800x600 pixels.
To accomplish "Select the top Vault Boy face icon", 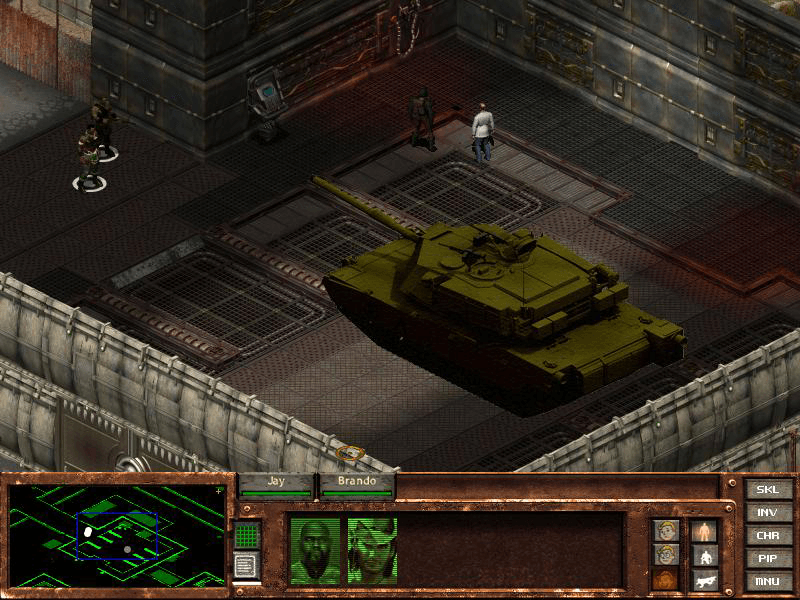I will [666, 530].
